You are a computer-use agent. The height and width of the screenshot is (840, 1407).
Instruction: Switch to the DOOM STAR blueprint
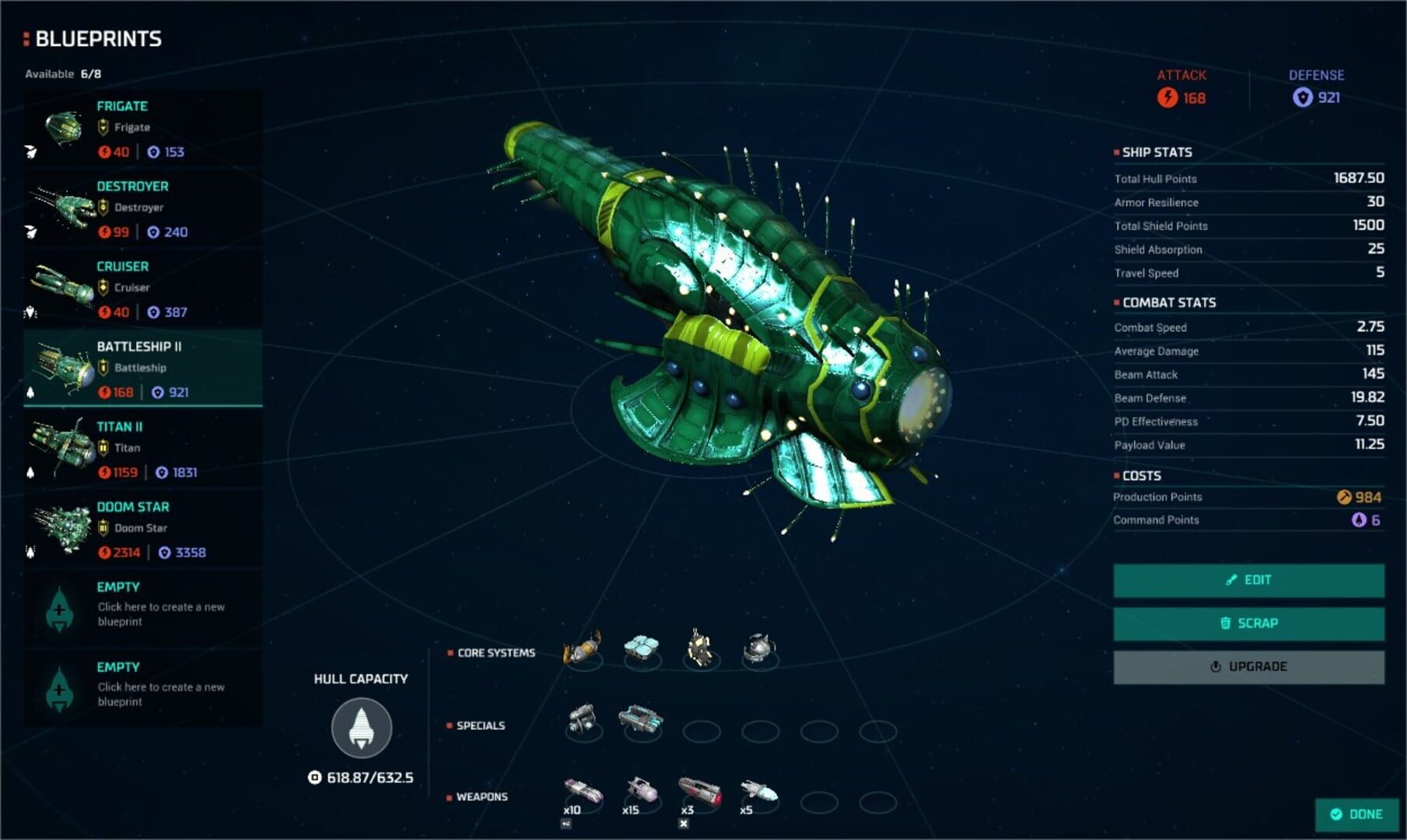click(142, 529)
